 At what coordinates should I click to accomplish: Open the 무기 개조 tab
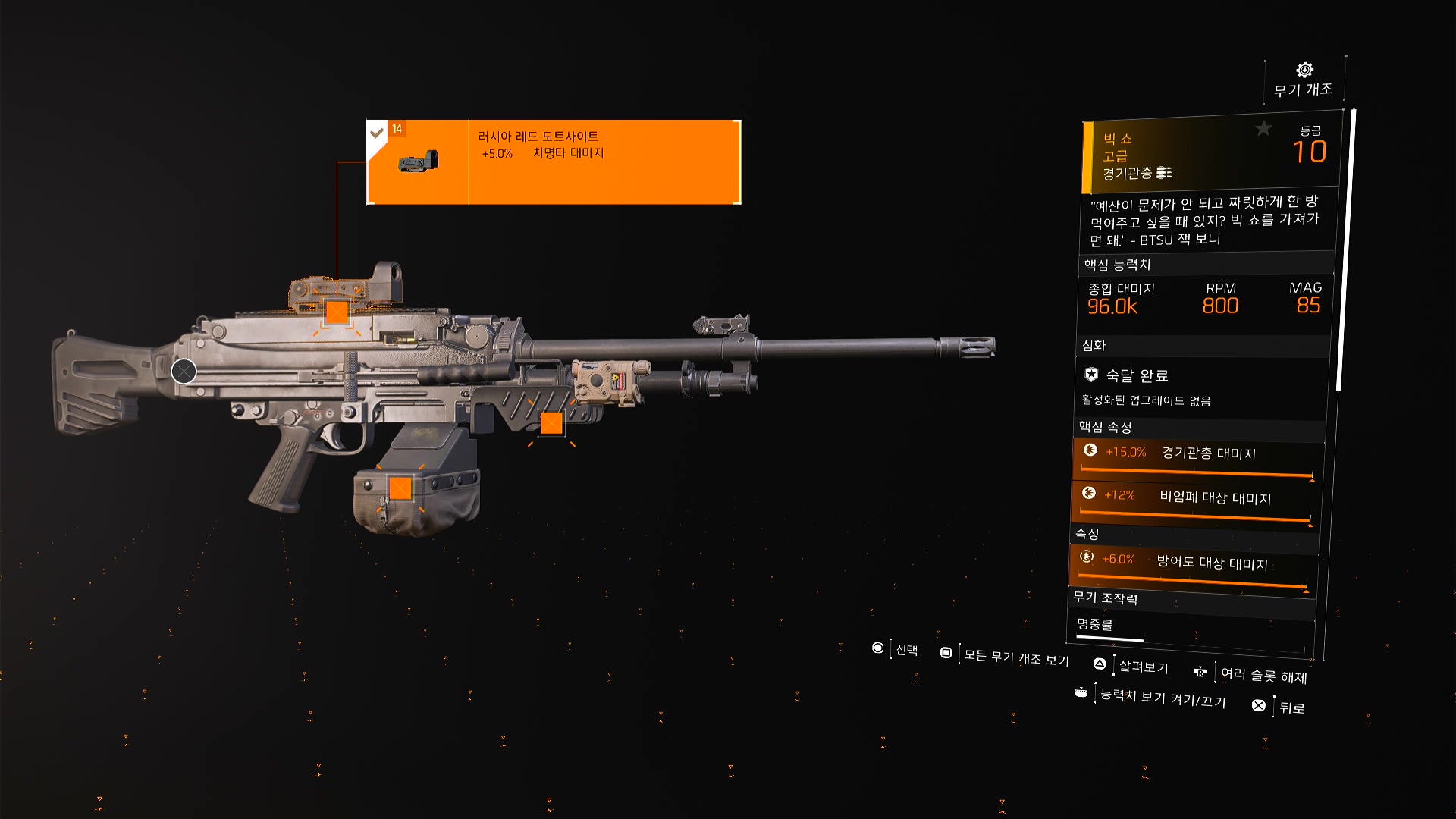pyautogui.click(x=1304, y=80)
